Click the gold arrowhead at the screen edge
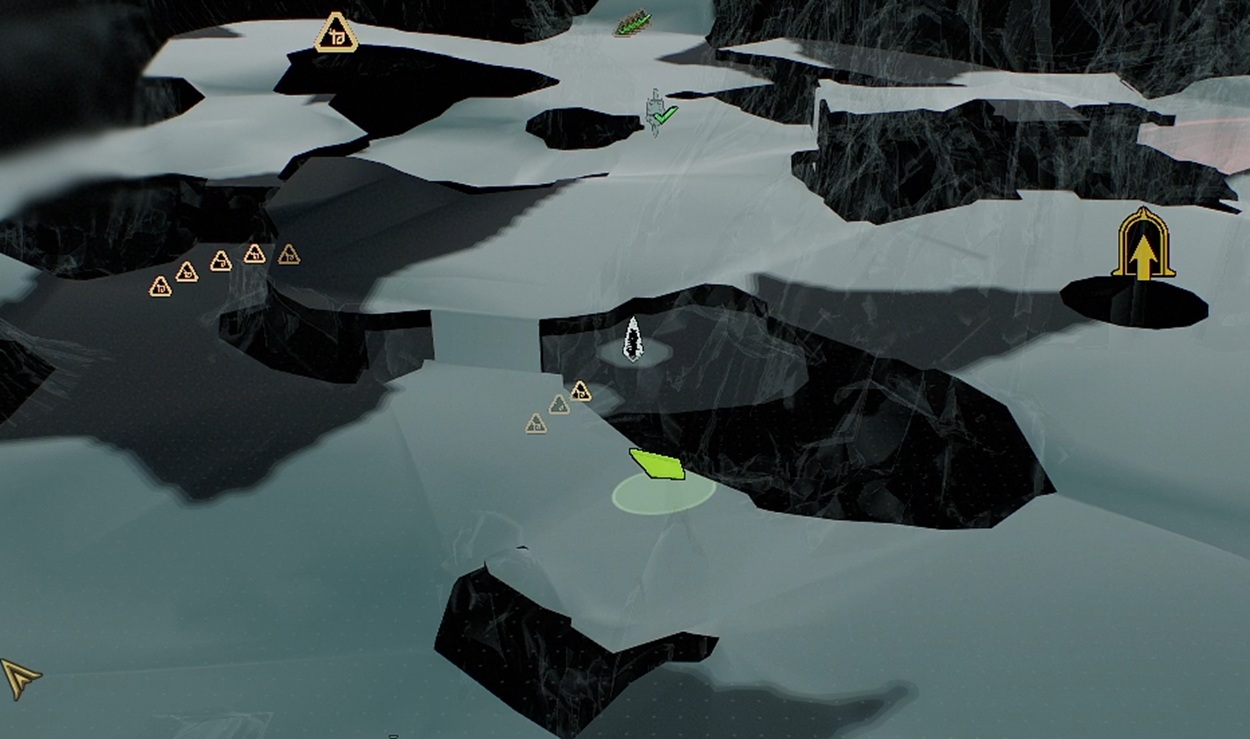 click(20, 678)
